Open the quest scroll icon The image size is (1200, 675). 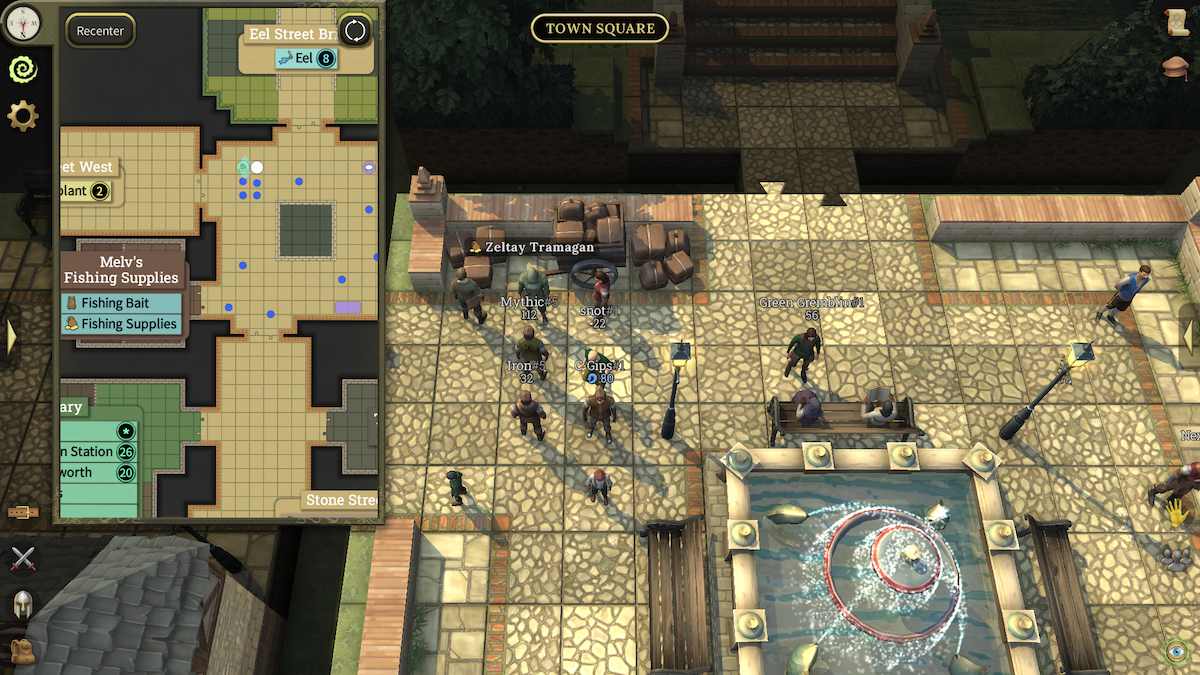click(x=1177, y=24)
